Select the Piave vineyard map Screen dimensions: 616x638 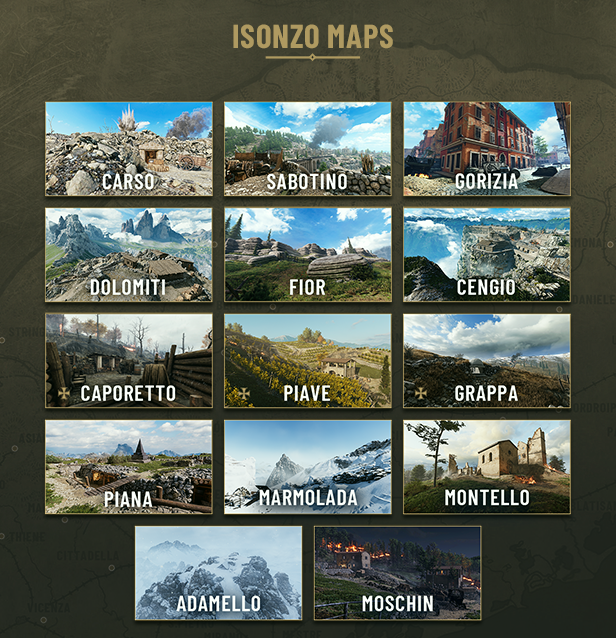pyautogui.click(x=307, y=361)
